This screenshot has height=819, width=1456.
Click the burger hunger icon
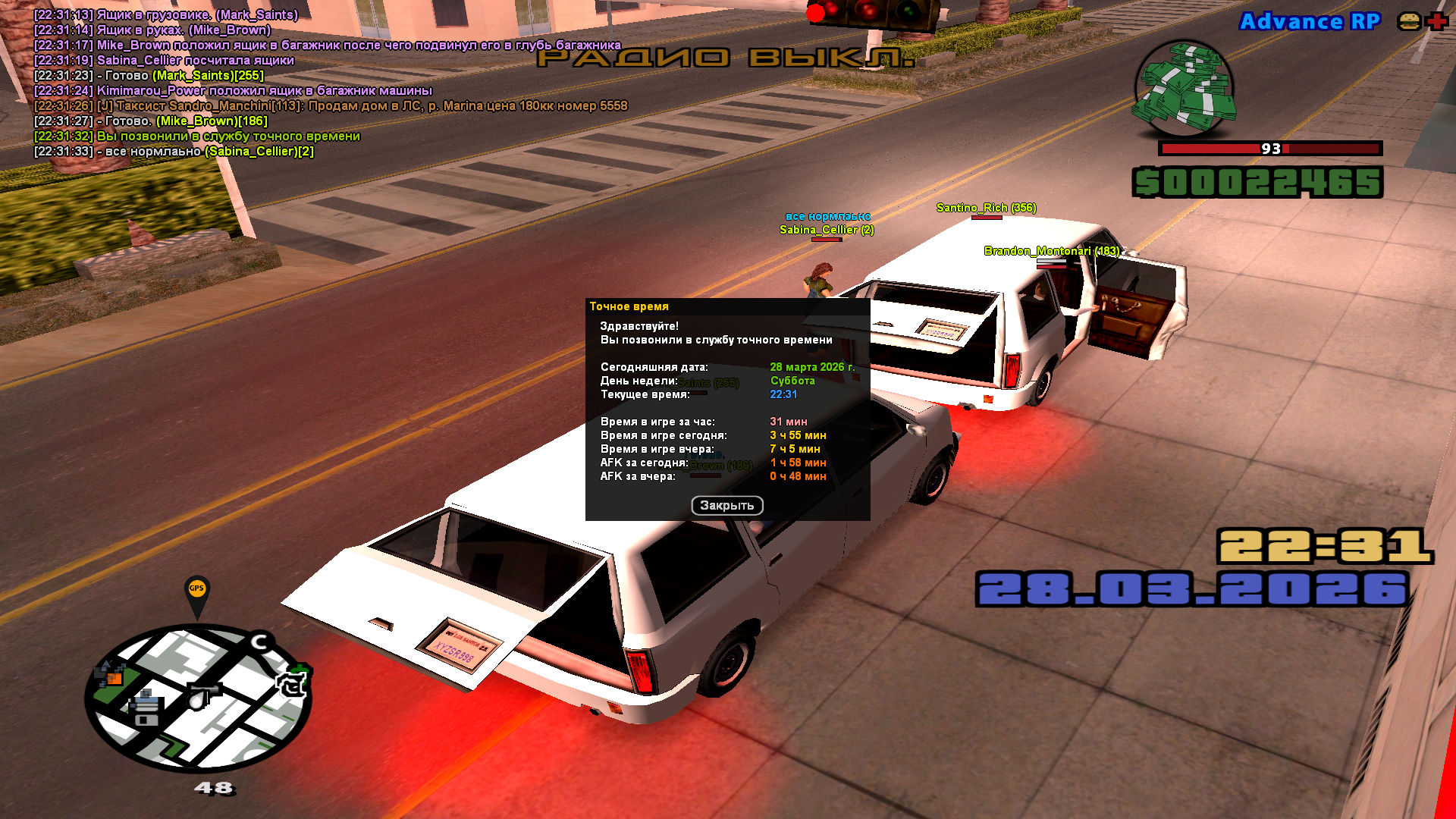pos(1409,21)
